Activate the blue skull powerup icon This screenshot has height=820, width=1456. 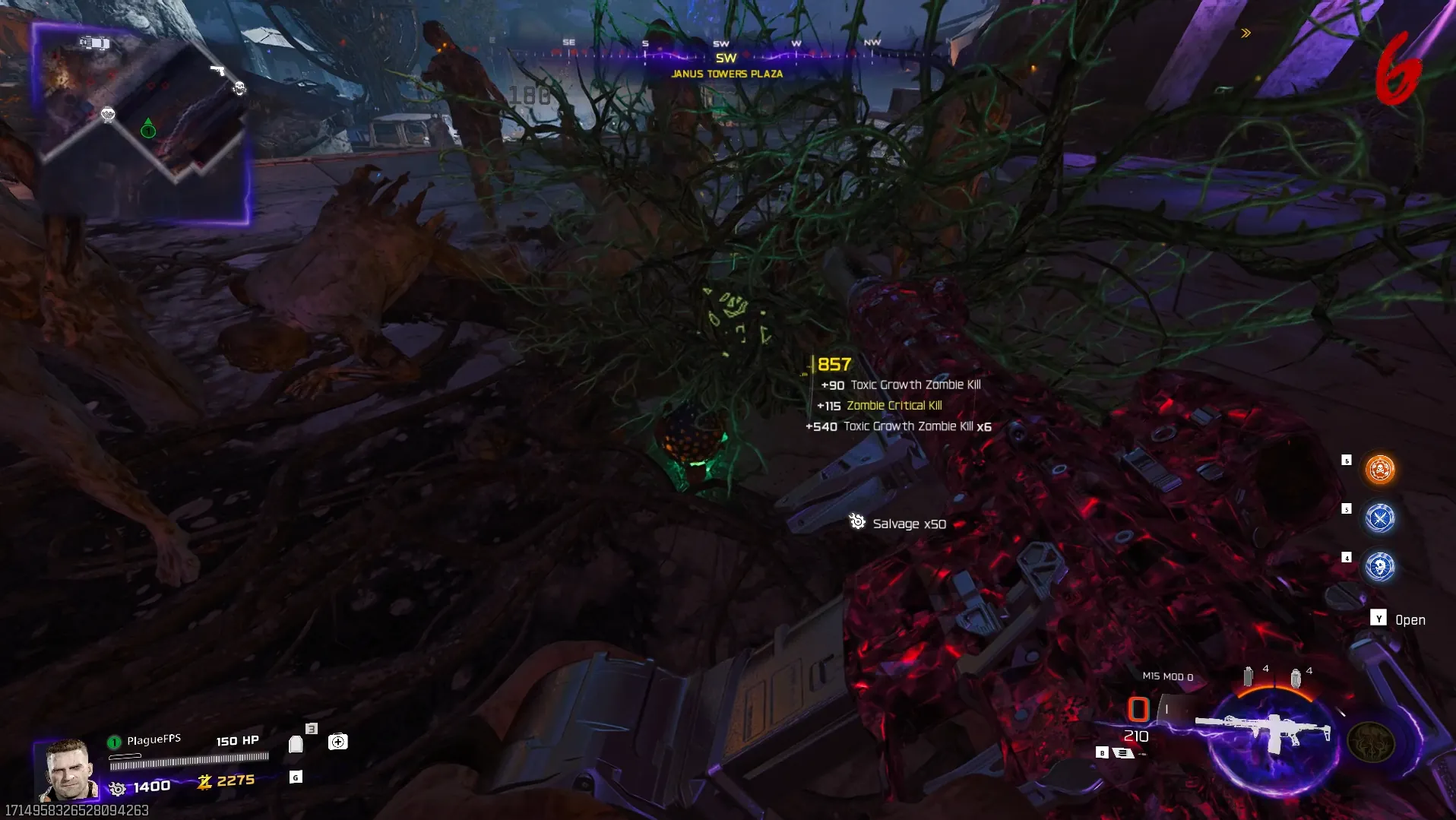coord(1379,567)
